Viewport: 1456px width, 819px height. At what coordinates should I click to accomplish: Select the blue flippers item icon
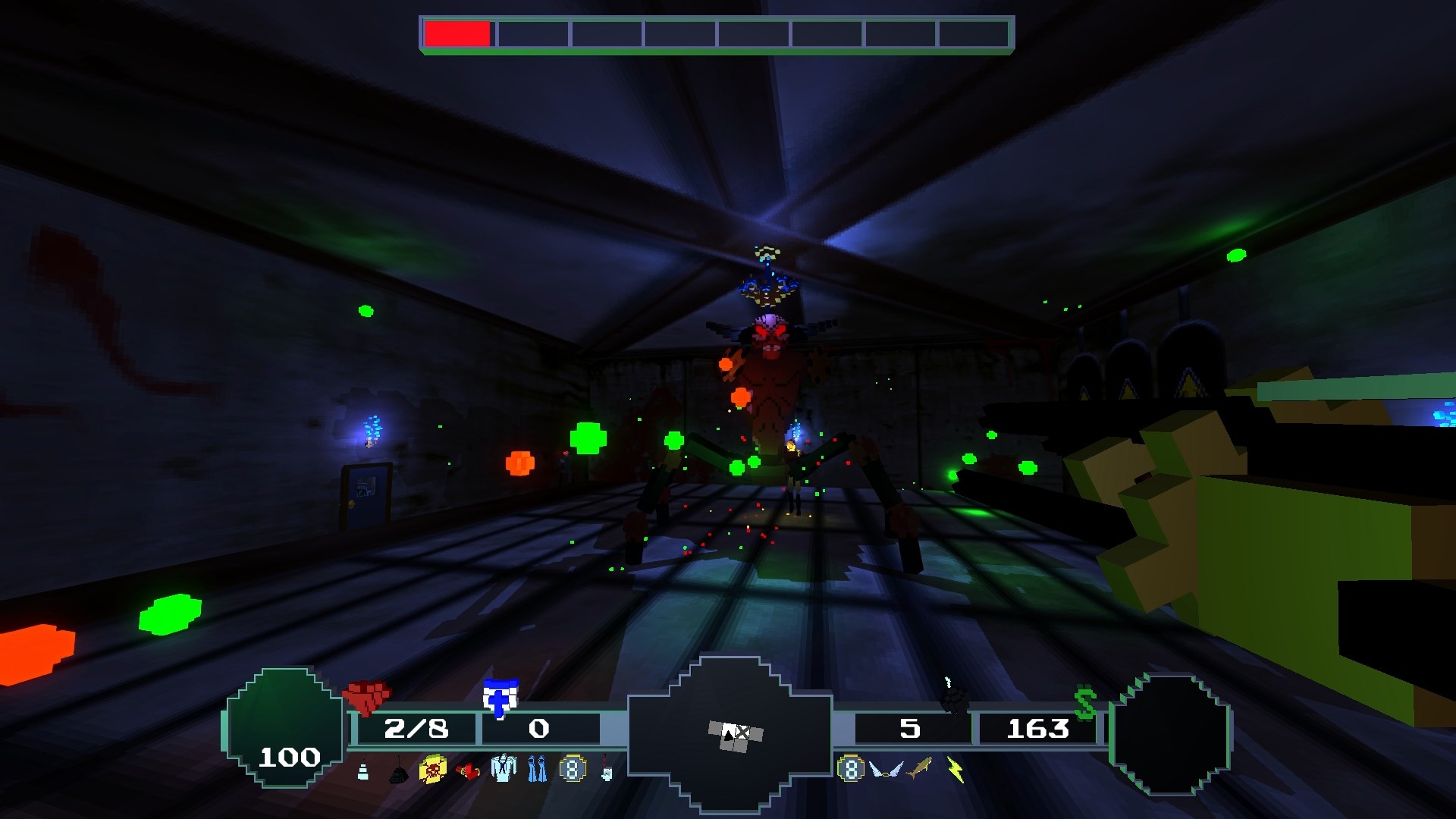point(538,769)
